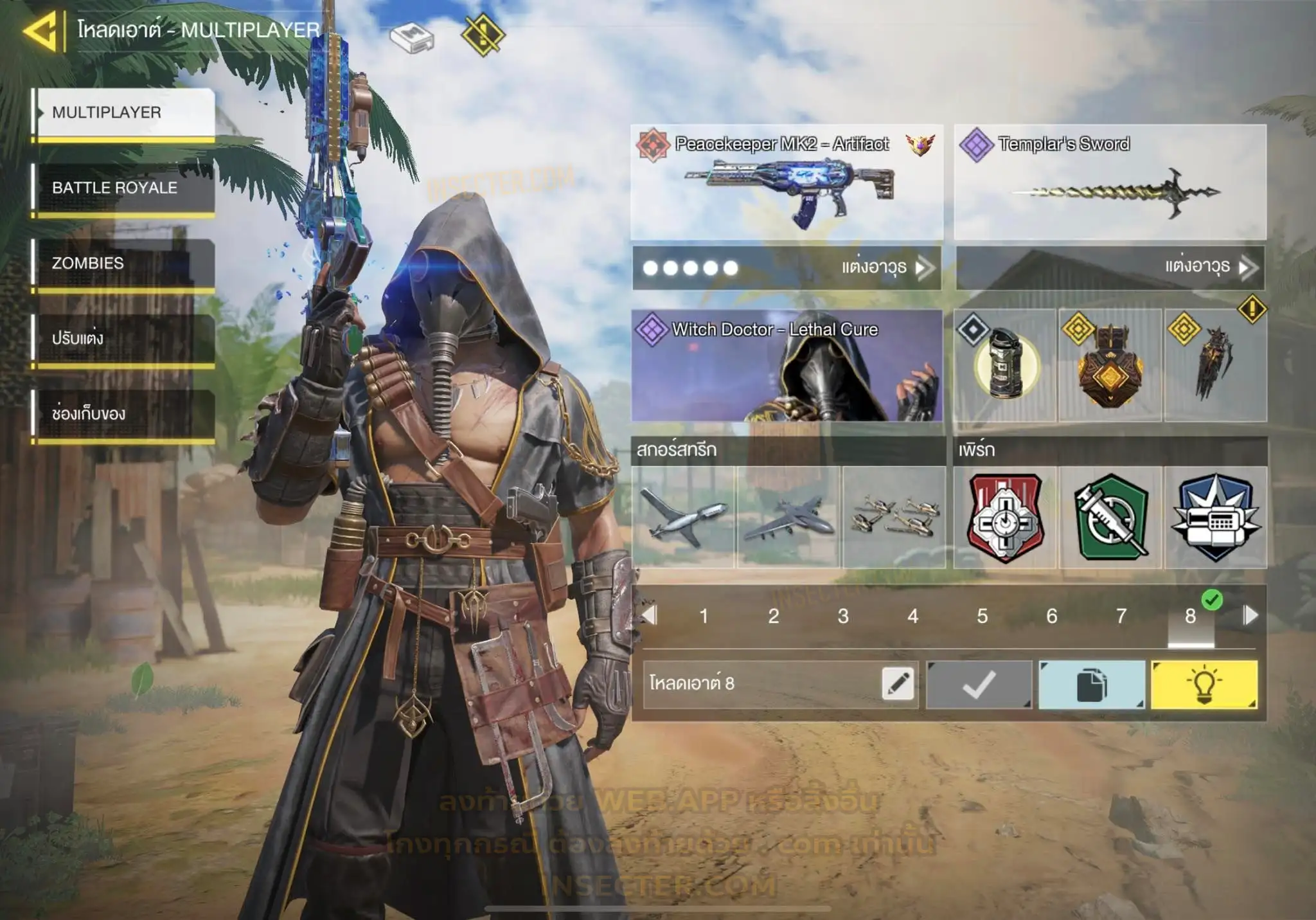Open the BATTLE ROYALE loadout tab
The image size is (1316, 920).
point(124,188)
